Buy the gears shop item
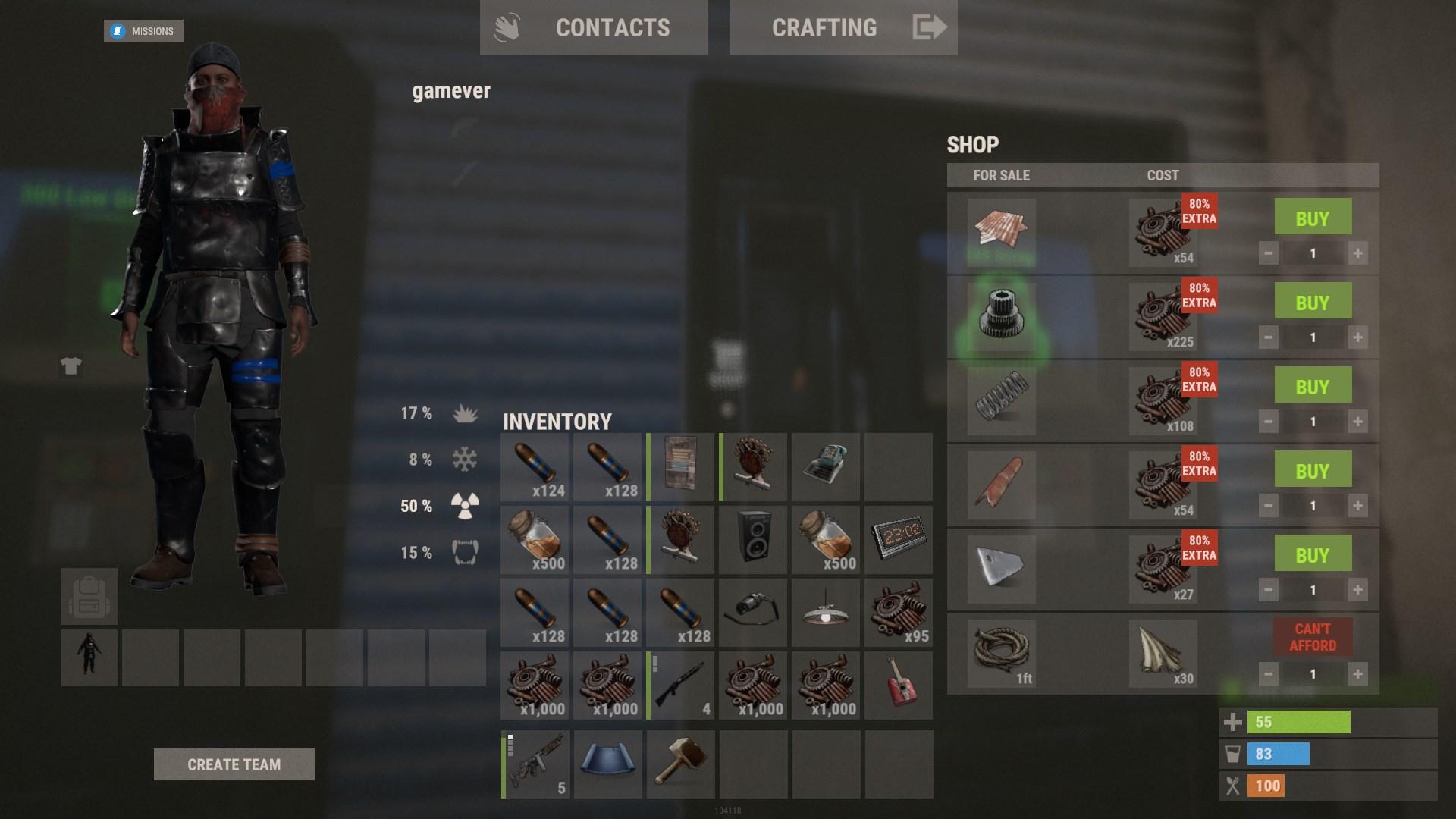This screenshot has width=1456, height=819. click(x=1312, y=303)
